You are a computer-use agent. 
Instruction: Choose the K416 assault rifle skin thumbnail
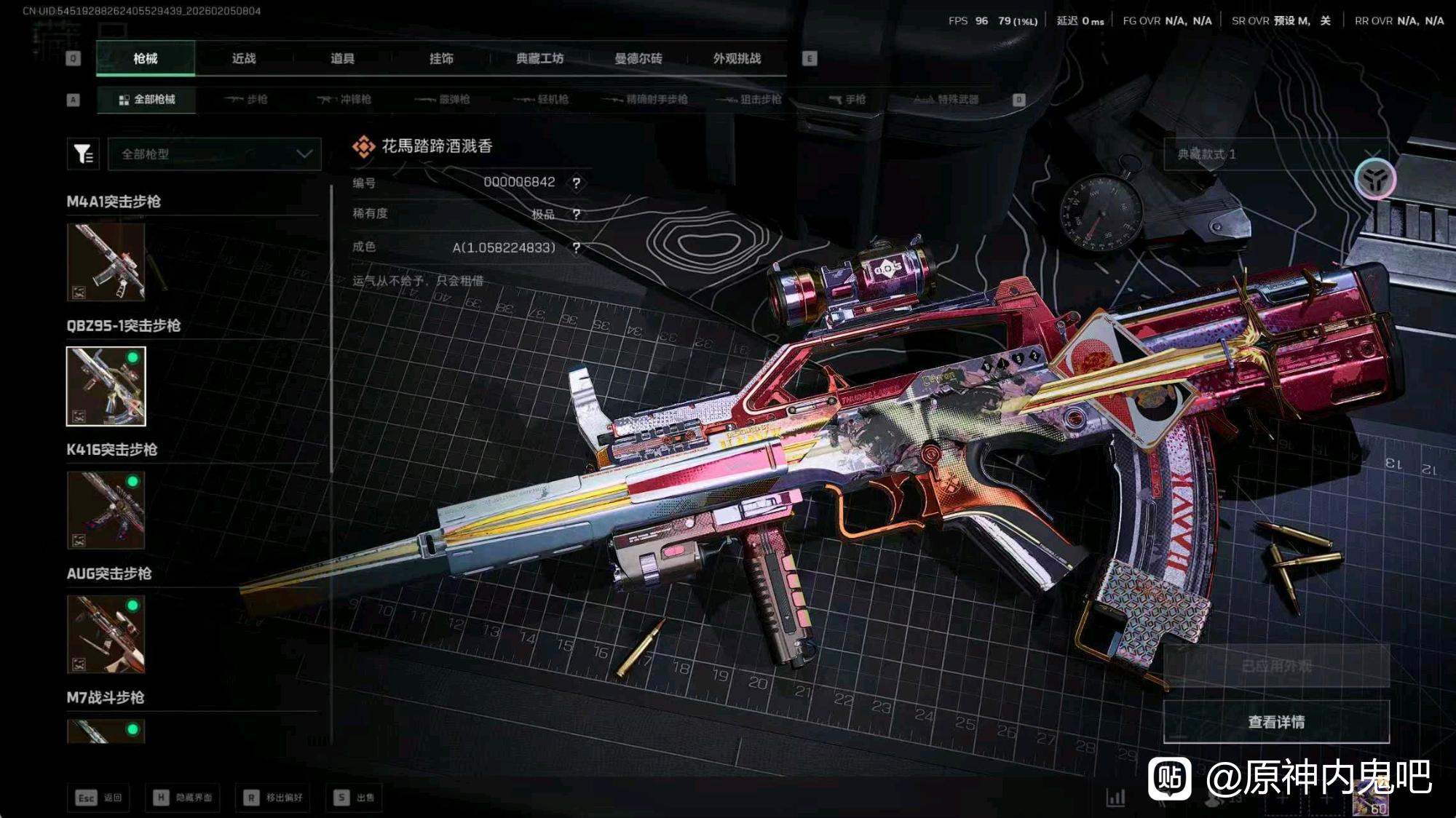[106, 509]
